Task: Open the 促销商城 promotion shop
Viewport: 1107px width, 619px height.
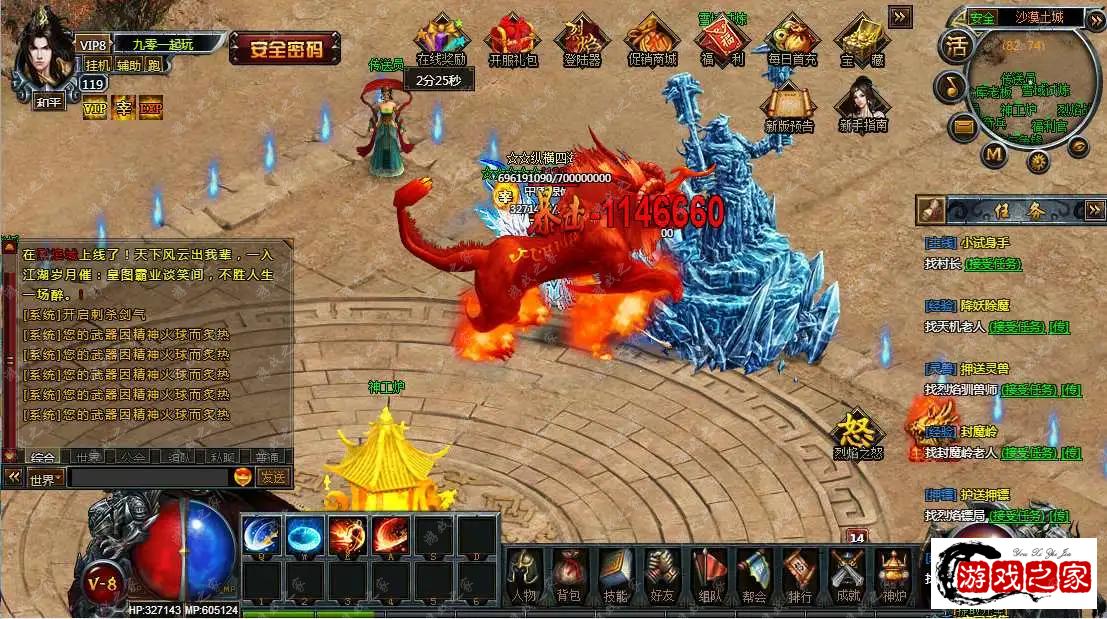Action: [652, 38]
